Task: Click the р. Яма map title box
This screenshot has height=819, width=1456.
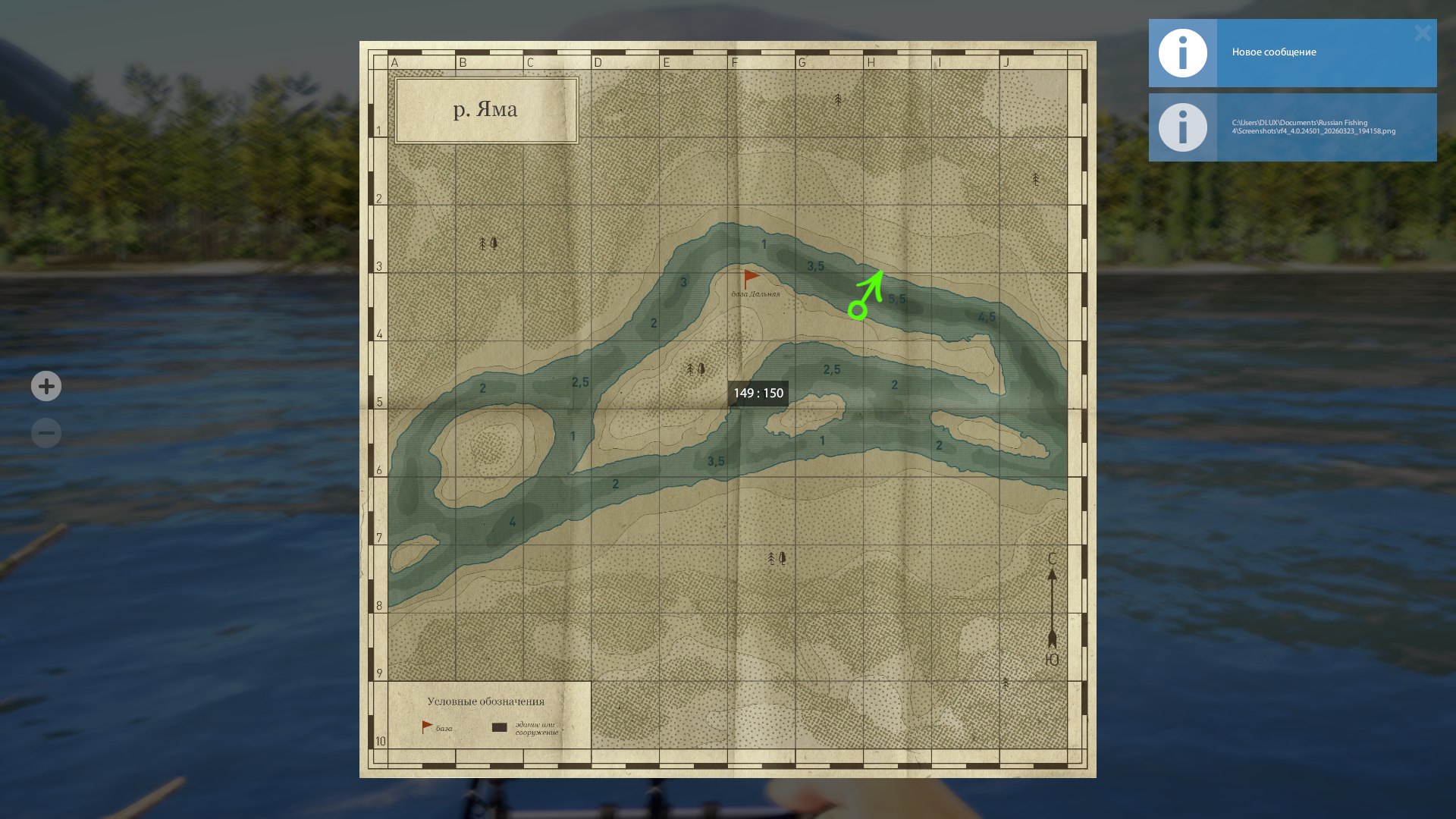Action: pyautogui.click(x=485, y=110)
